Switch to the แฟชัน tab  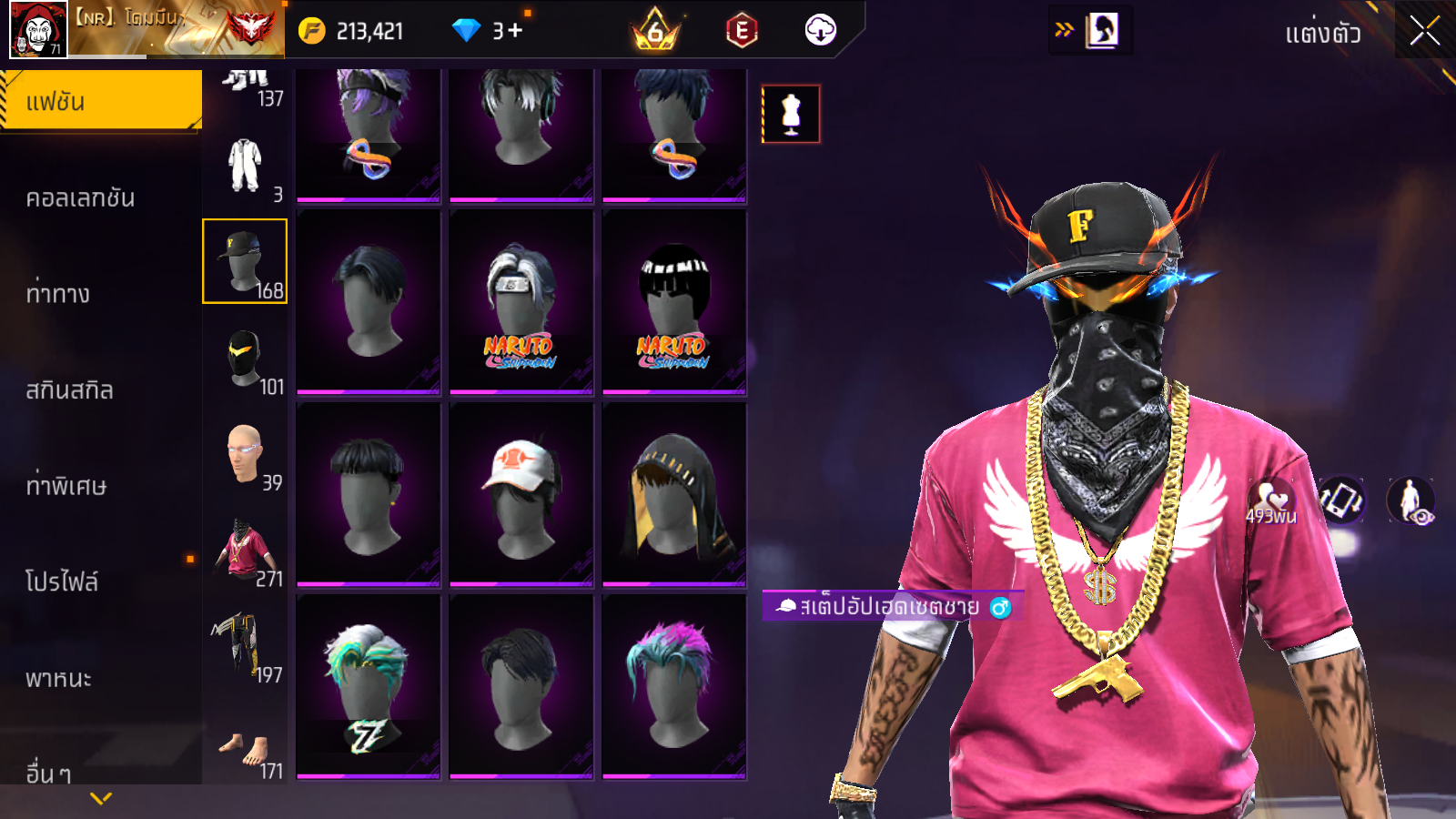coord(100,101)
